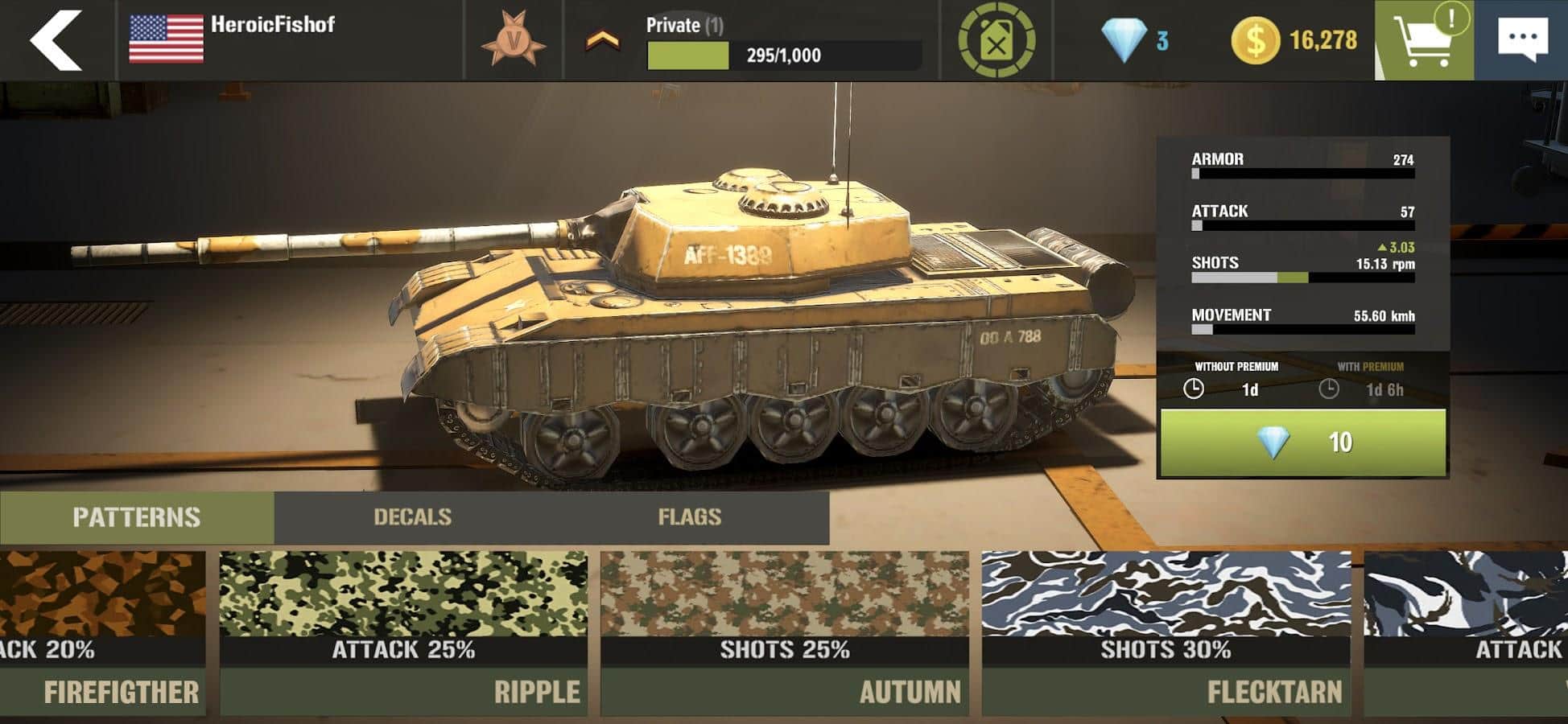The image size is (1568, 724).
Task: Select the partially visible blue-white pattern
Action: [x=1467, y=632]
